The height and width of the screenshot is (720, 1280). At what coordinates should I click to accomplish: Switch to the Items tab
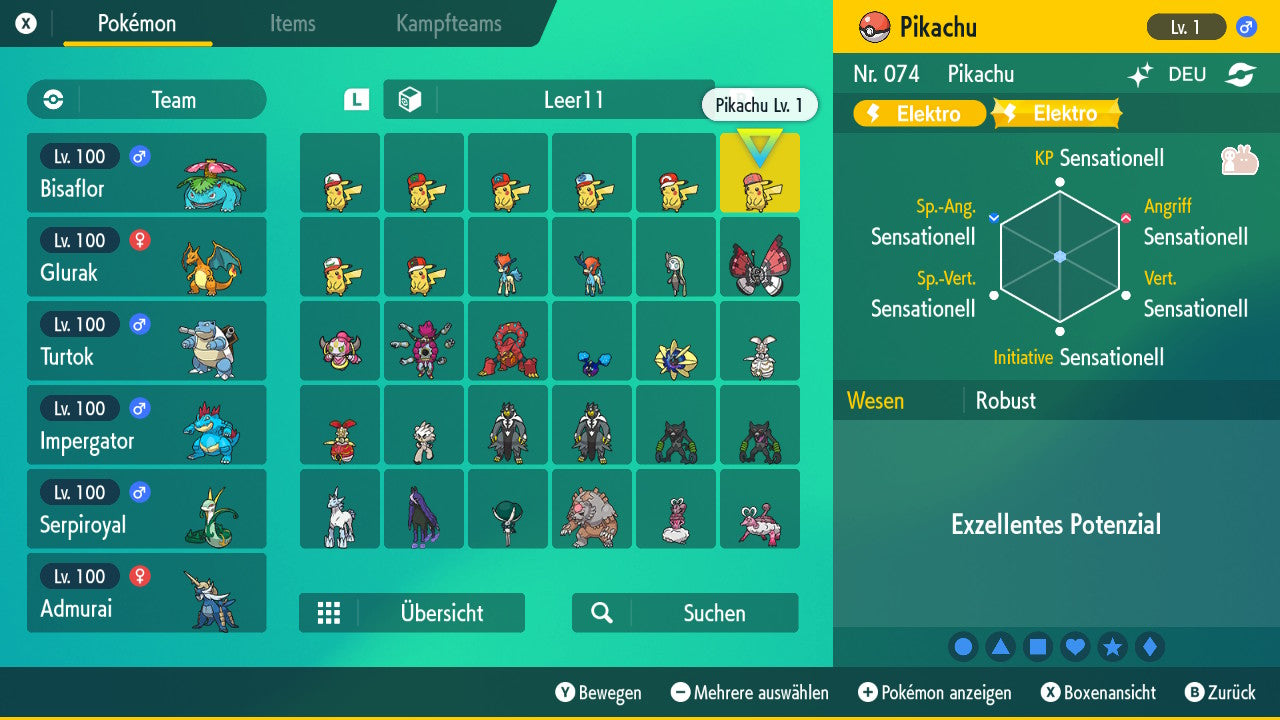pyautogui.click(x=292, y=24)
